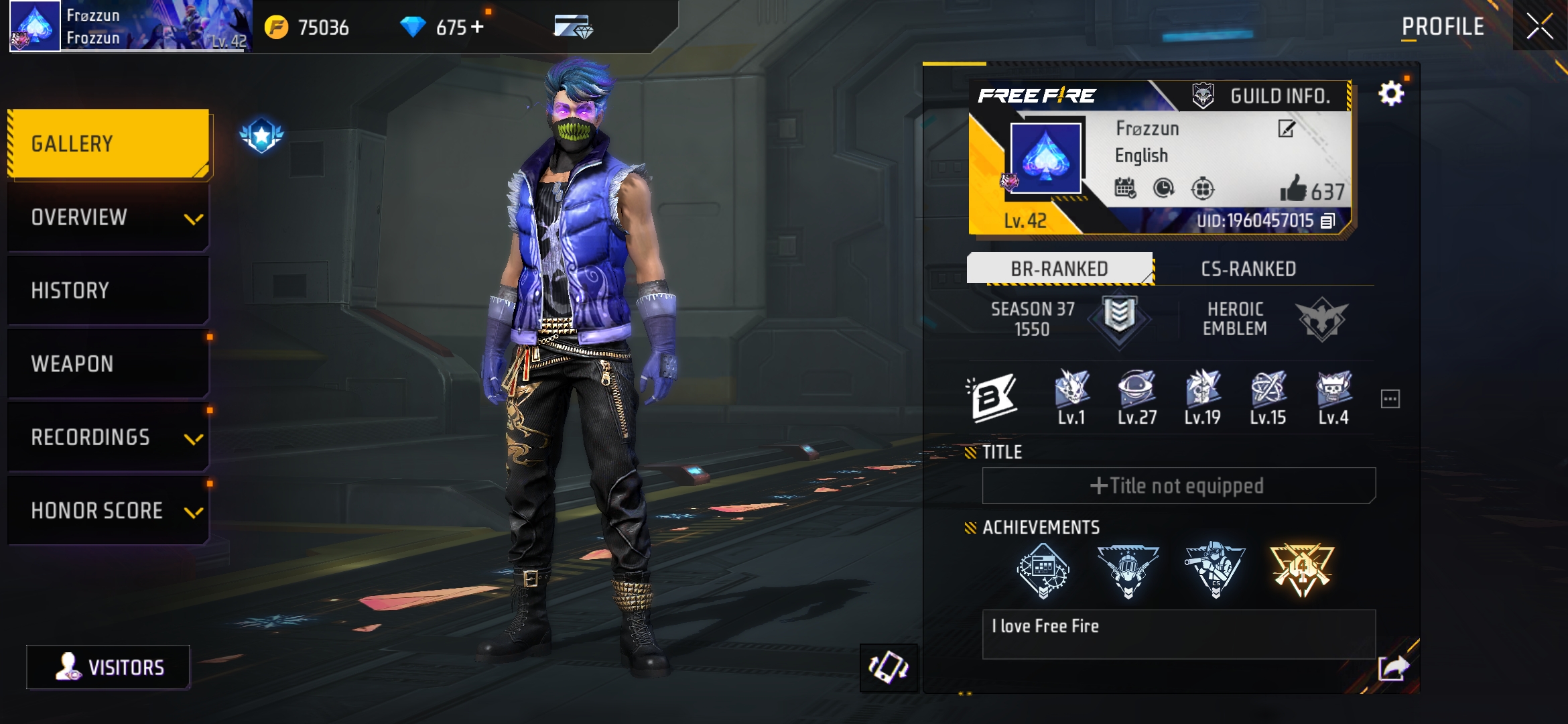The image size is (1568, 724).
Task: Equip a title in the title slot
Action: coord(1178,486)
